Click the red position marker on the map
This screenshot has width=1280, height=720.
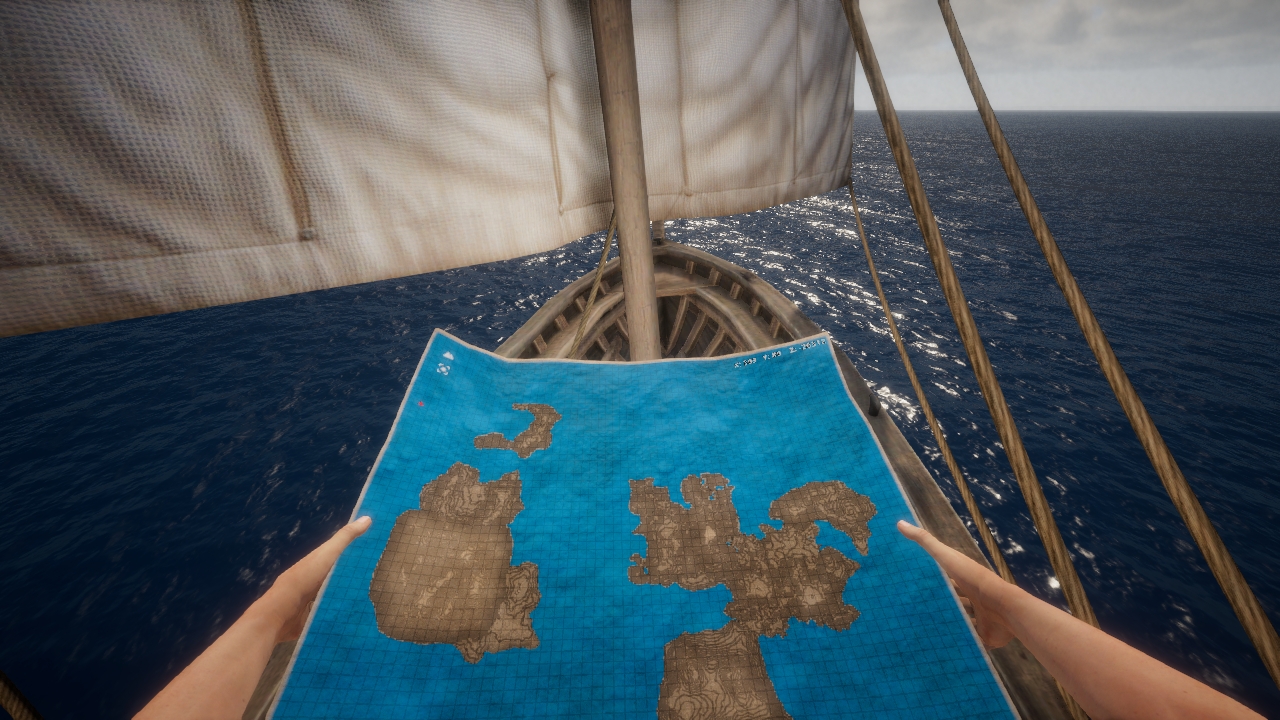421,404
